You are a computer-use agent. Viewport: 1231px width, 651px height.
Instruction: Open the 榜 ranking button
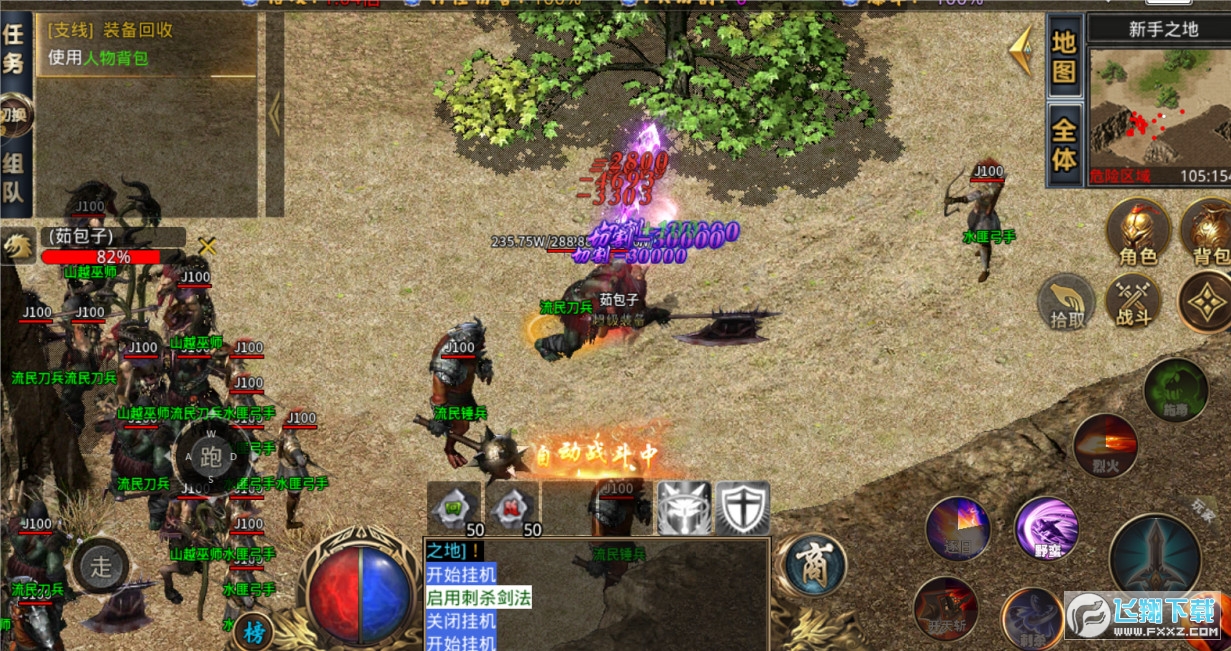point(254,630)
